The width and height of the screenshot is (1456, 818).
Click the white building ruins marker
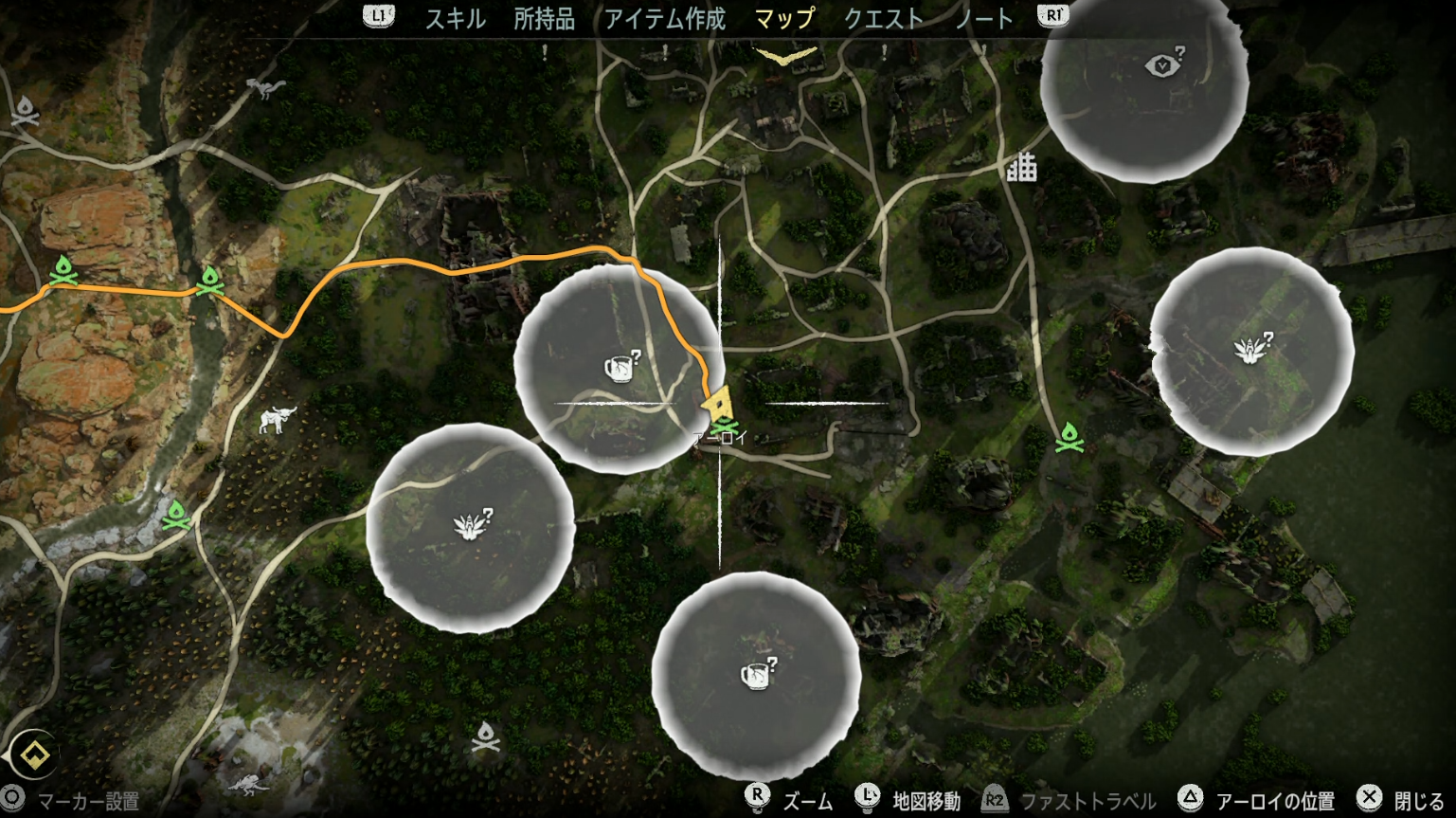tap(1021, 168)
